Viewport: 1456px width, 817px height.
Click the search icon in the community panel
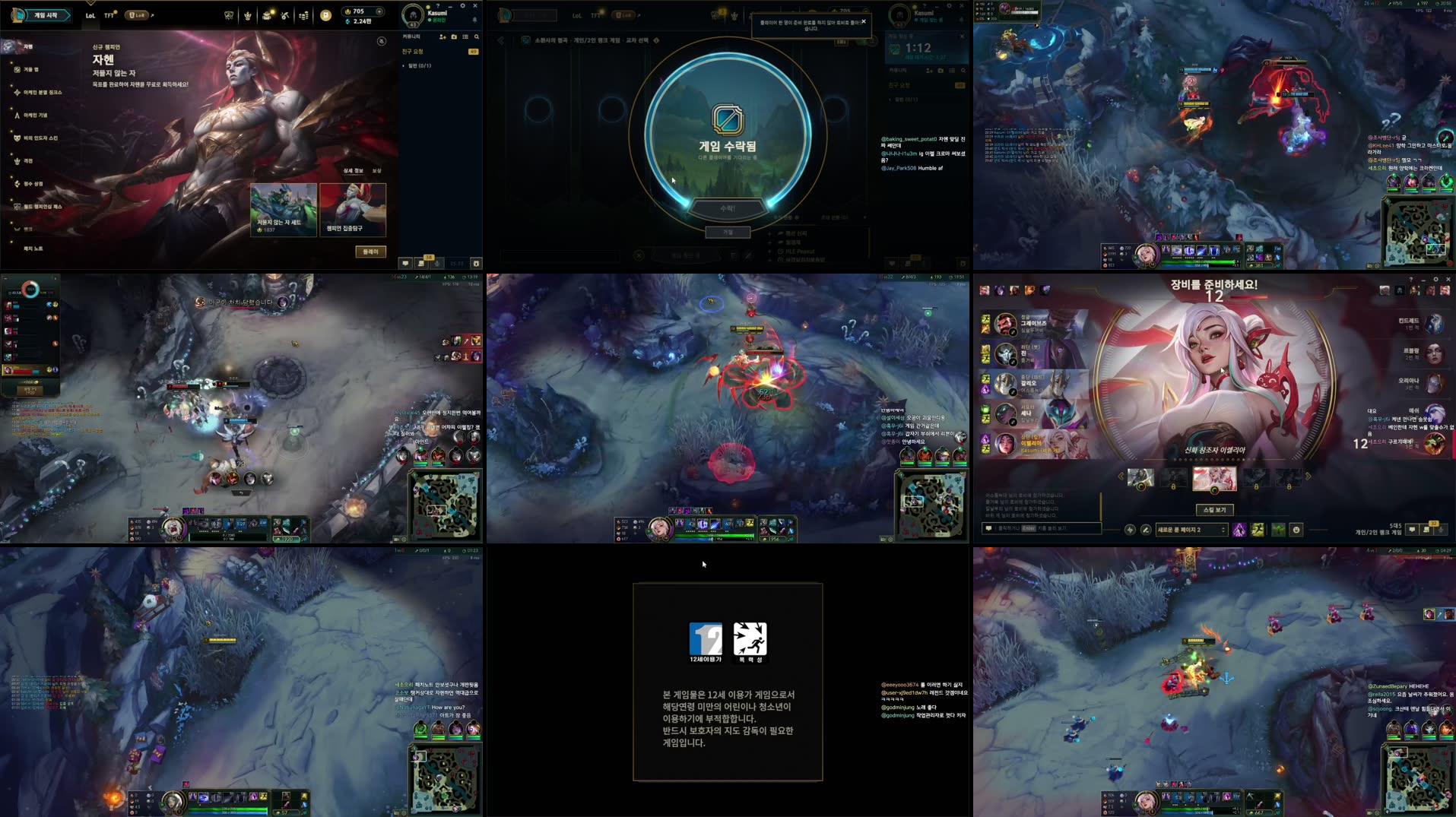coord(477,36)
